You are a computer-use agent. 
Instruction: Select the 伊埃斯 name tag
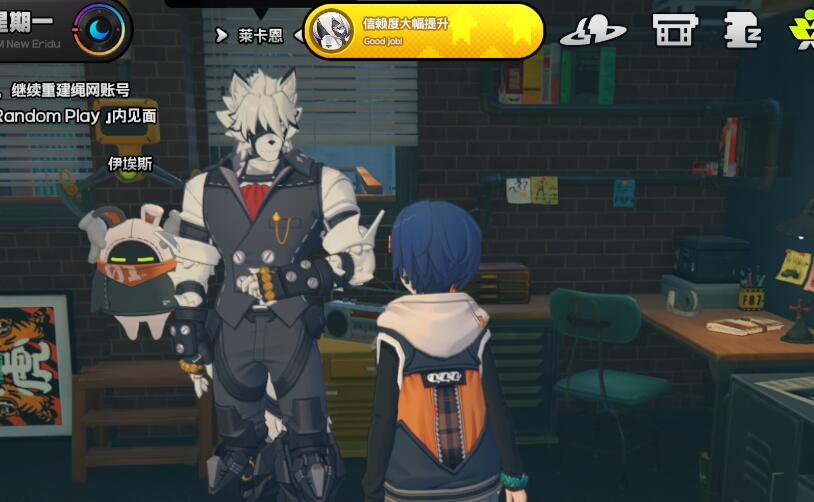(130, 163)
